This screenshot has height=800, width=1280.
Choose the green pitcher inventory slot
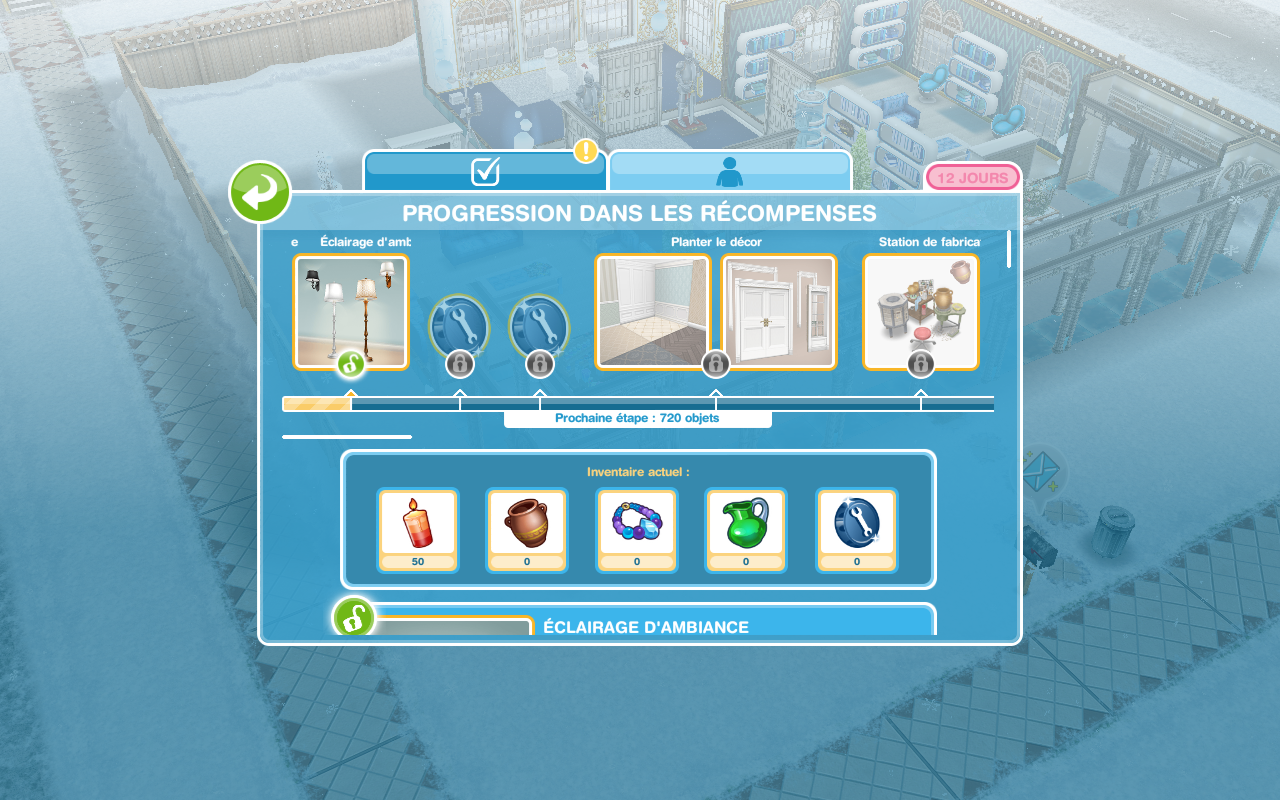[x=746, y=529]
